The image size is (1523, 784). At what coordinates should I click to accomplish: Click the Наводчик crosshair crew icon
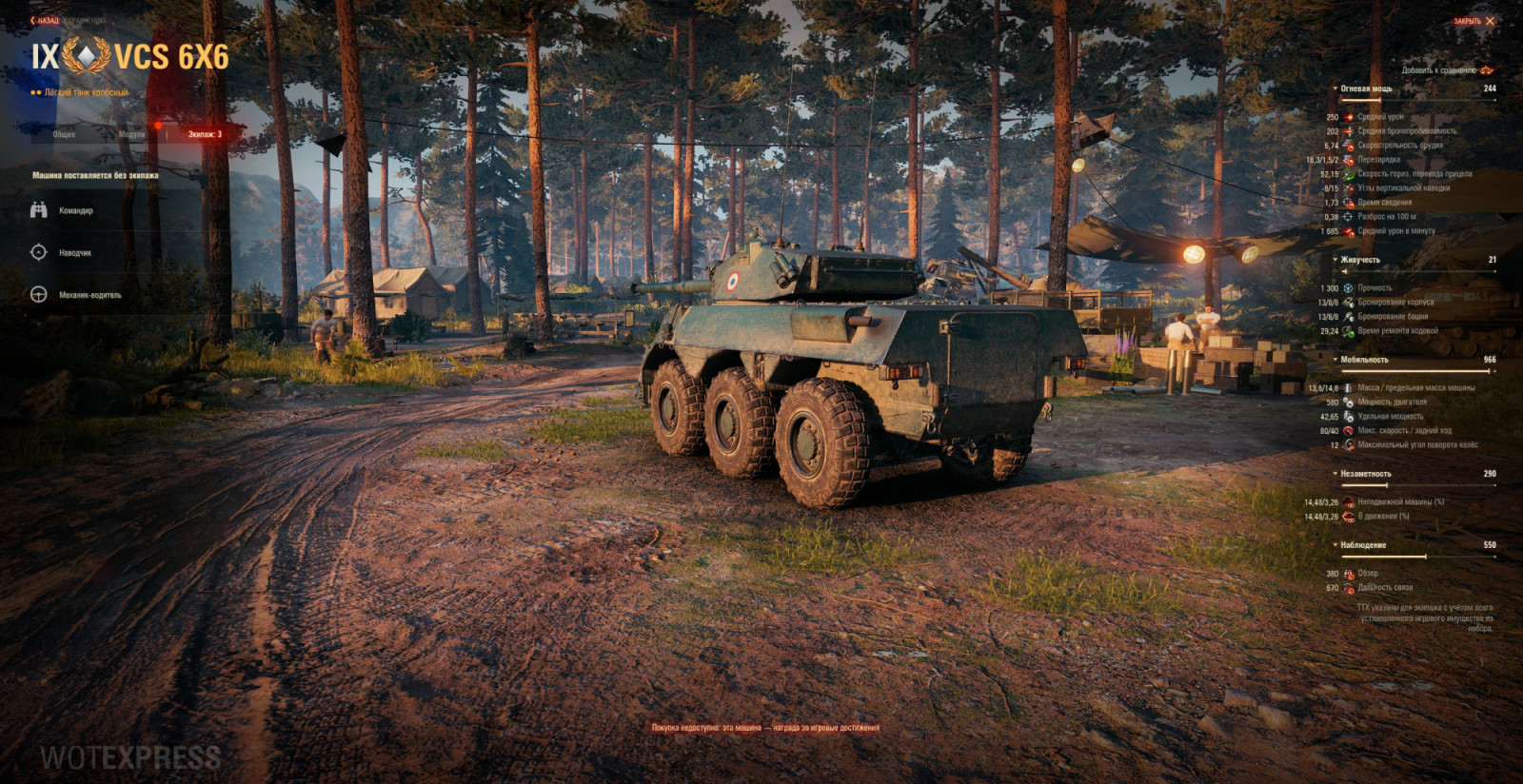[x=38, y=253]
